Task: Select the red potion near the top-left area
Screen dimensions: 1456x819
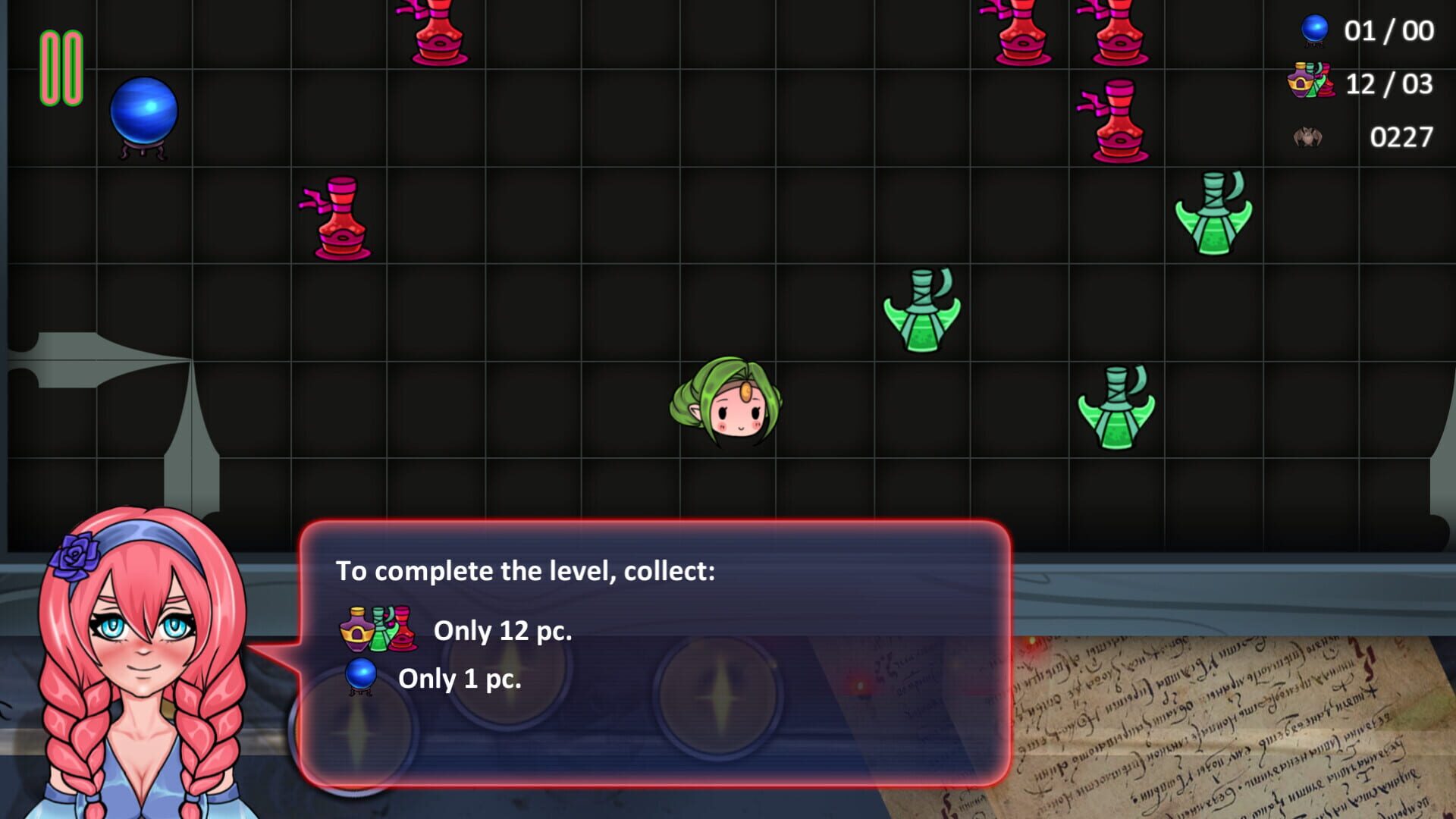Action: pyautogui.click(x=334, y=216)
